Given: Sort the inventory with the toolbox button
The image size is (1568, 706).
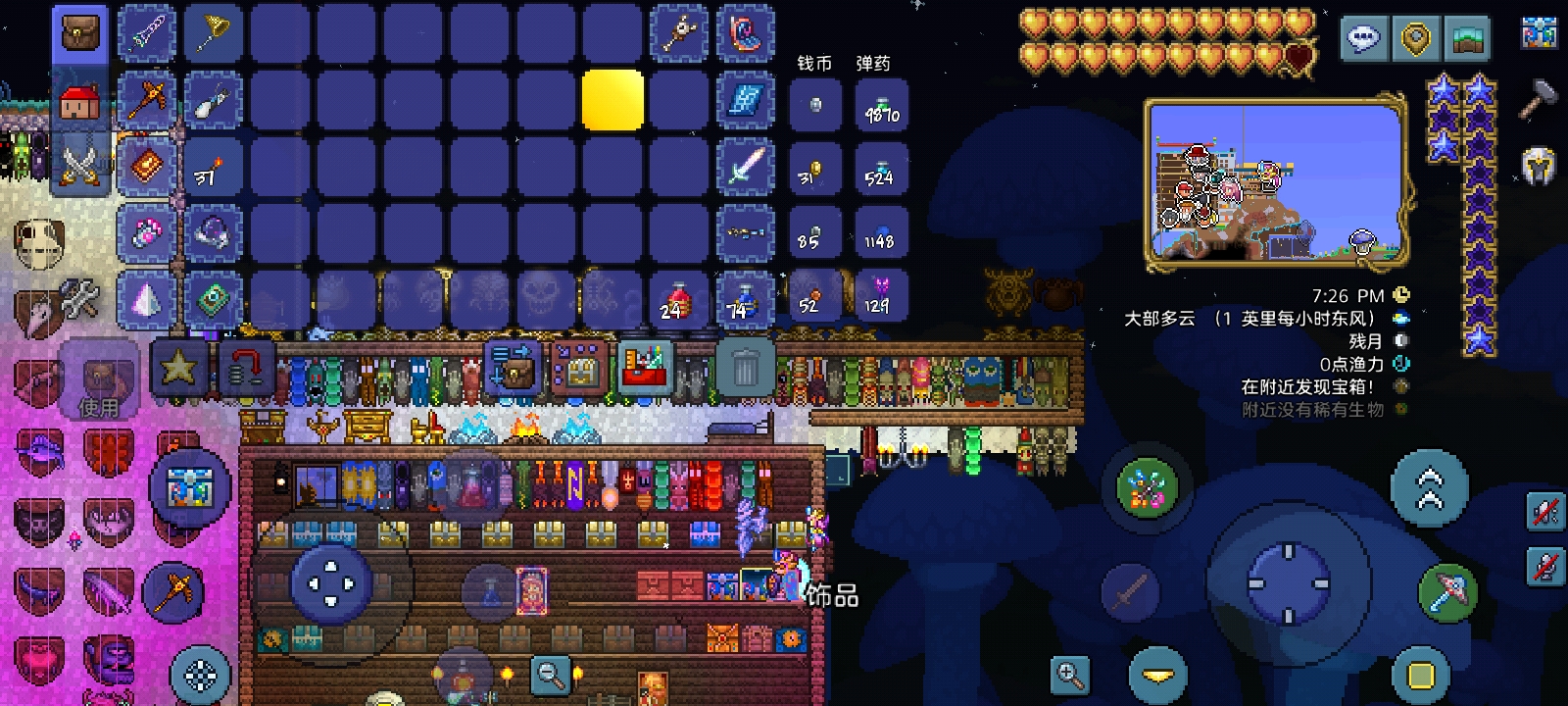Looking at the screenshot, I should coord(646,368).
